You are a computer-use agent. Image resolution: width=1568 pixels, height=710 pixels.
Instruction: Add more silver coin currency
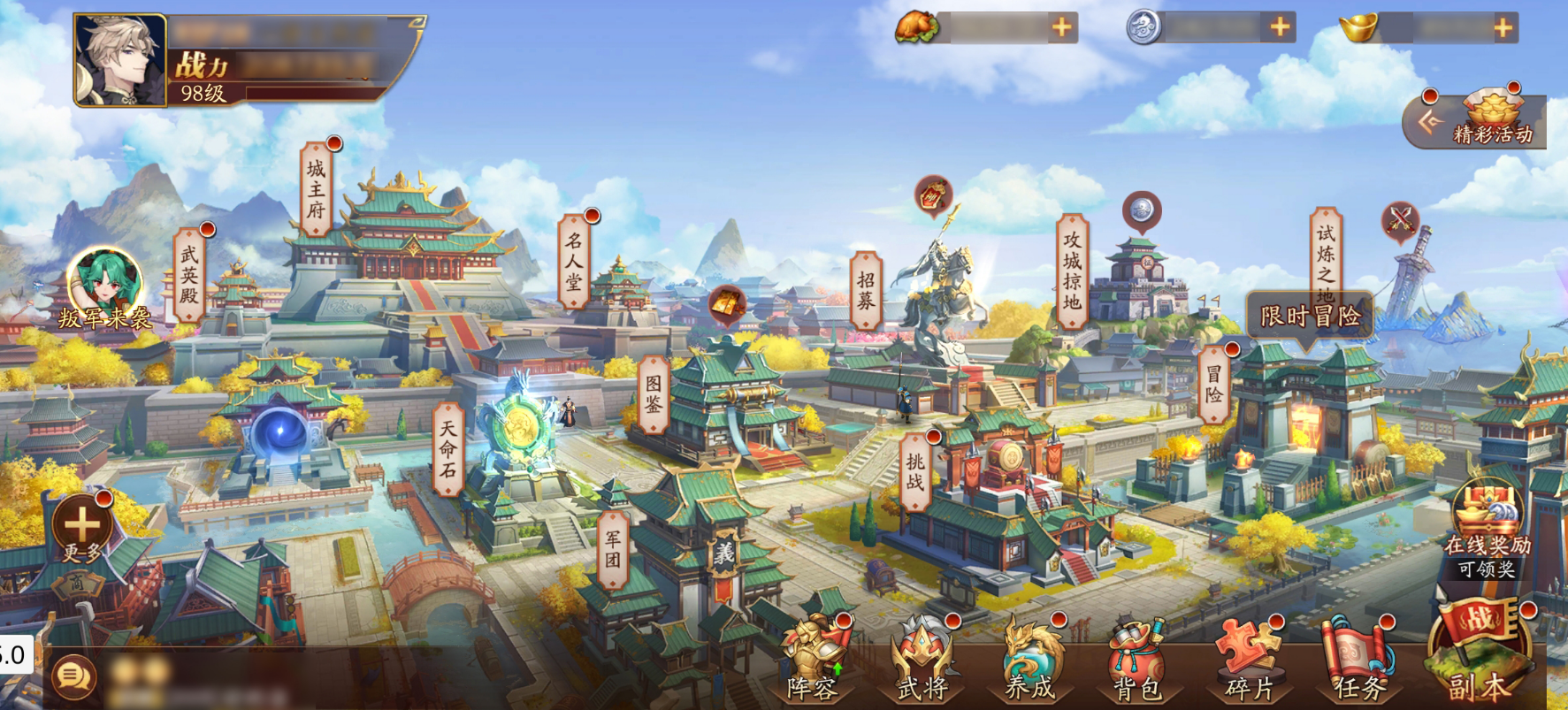(1280, 28)
